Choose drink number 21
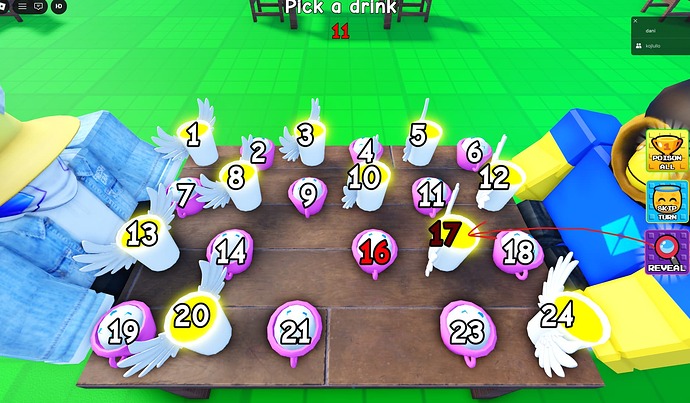 pos(294,330)
